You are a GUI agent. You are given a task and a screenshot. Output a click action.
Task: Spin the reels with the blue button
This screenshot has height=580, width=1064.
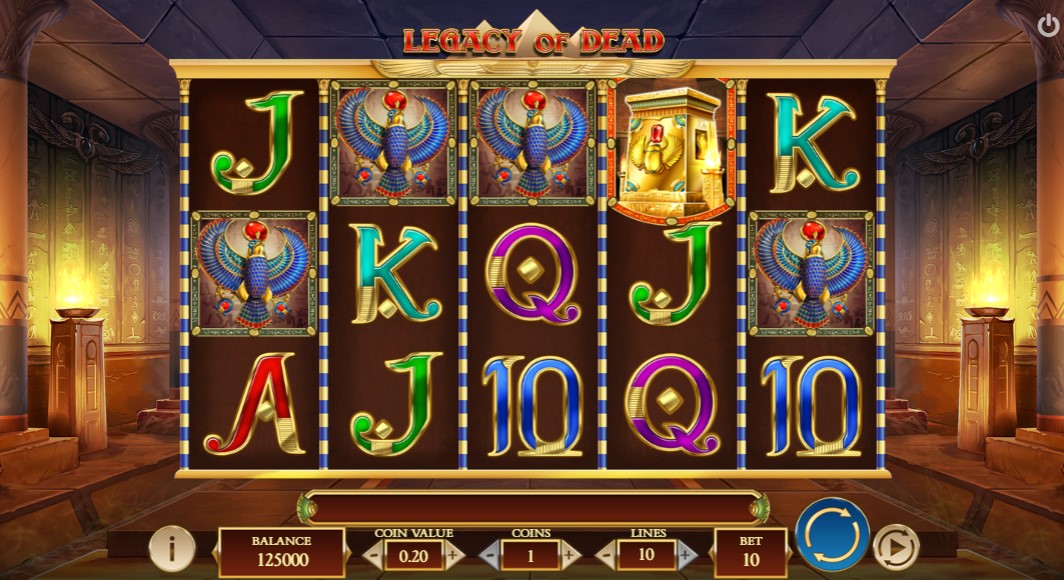tap(832, 536)
